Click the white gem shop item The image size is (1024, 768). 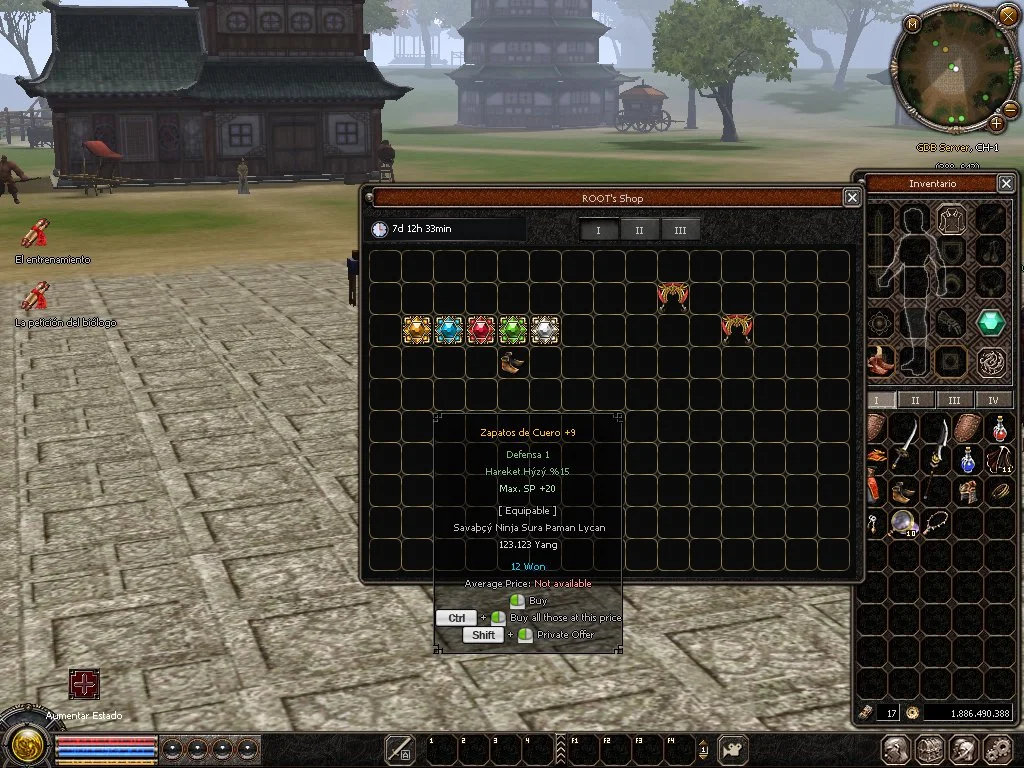click(545, 330)
